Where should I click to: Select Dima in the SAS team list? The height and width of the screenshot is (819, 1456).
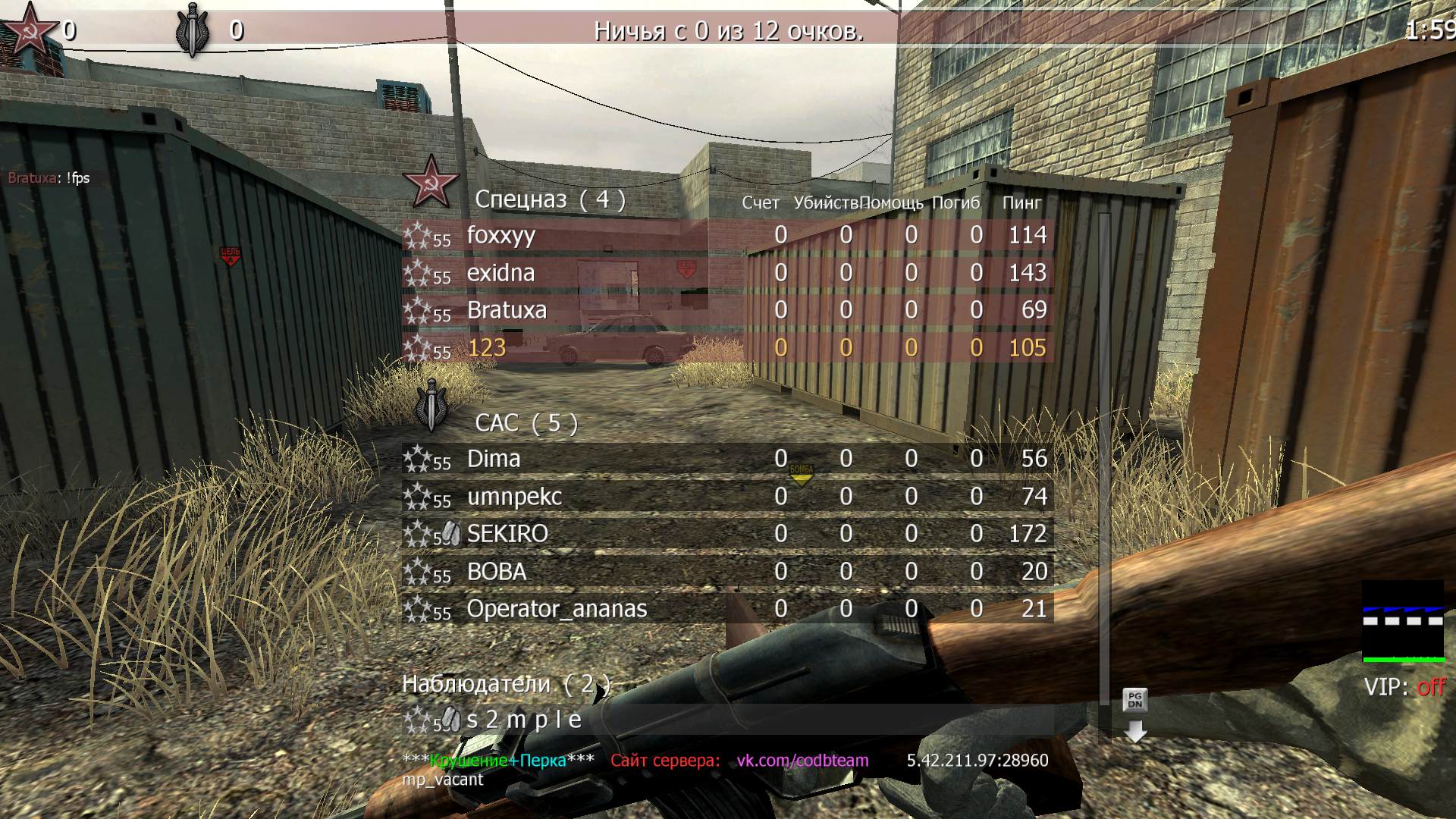tap(494, 459)
